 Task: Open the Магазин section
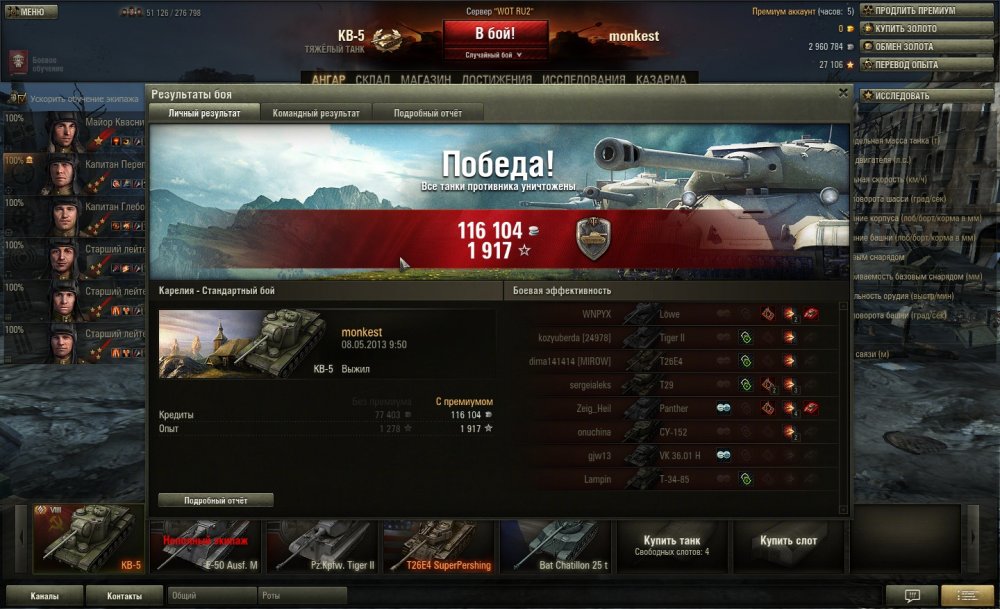[x=426, y=80]
